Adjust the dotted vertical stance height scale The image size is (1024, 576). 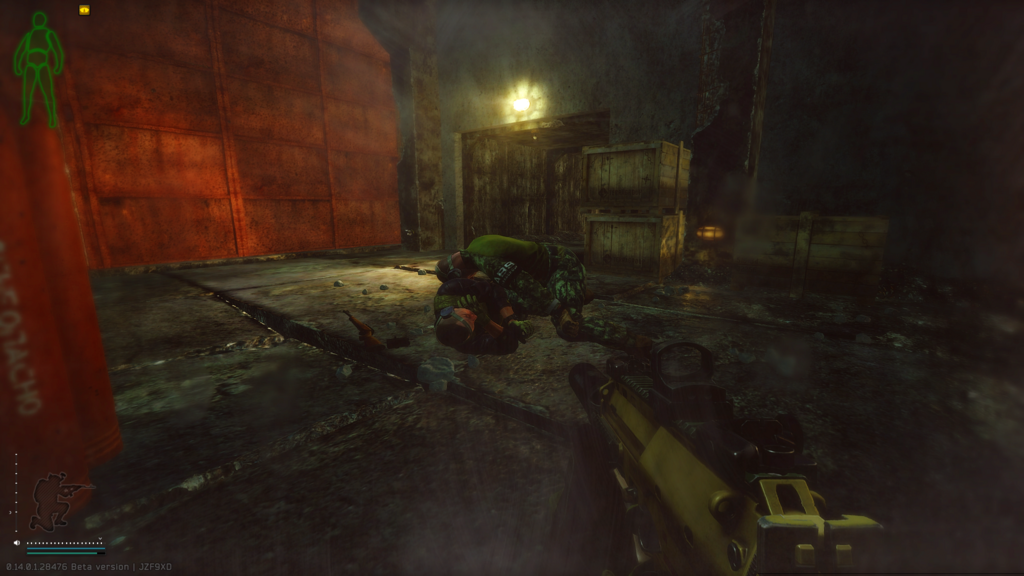tap(15, 495)
